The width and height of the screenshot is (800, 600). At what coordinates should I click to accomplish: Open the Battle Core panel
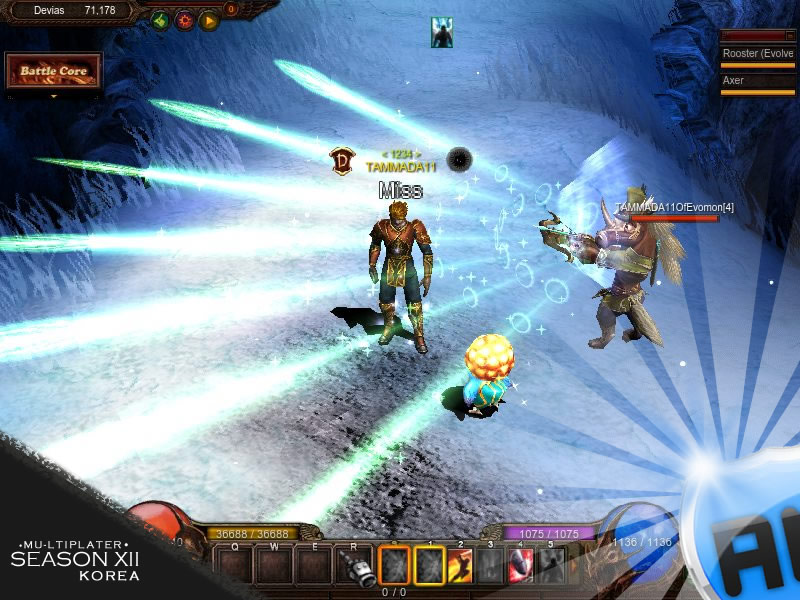[x=54, y=71]
